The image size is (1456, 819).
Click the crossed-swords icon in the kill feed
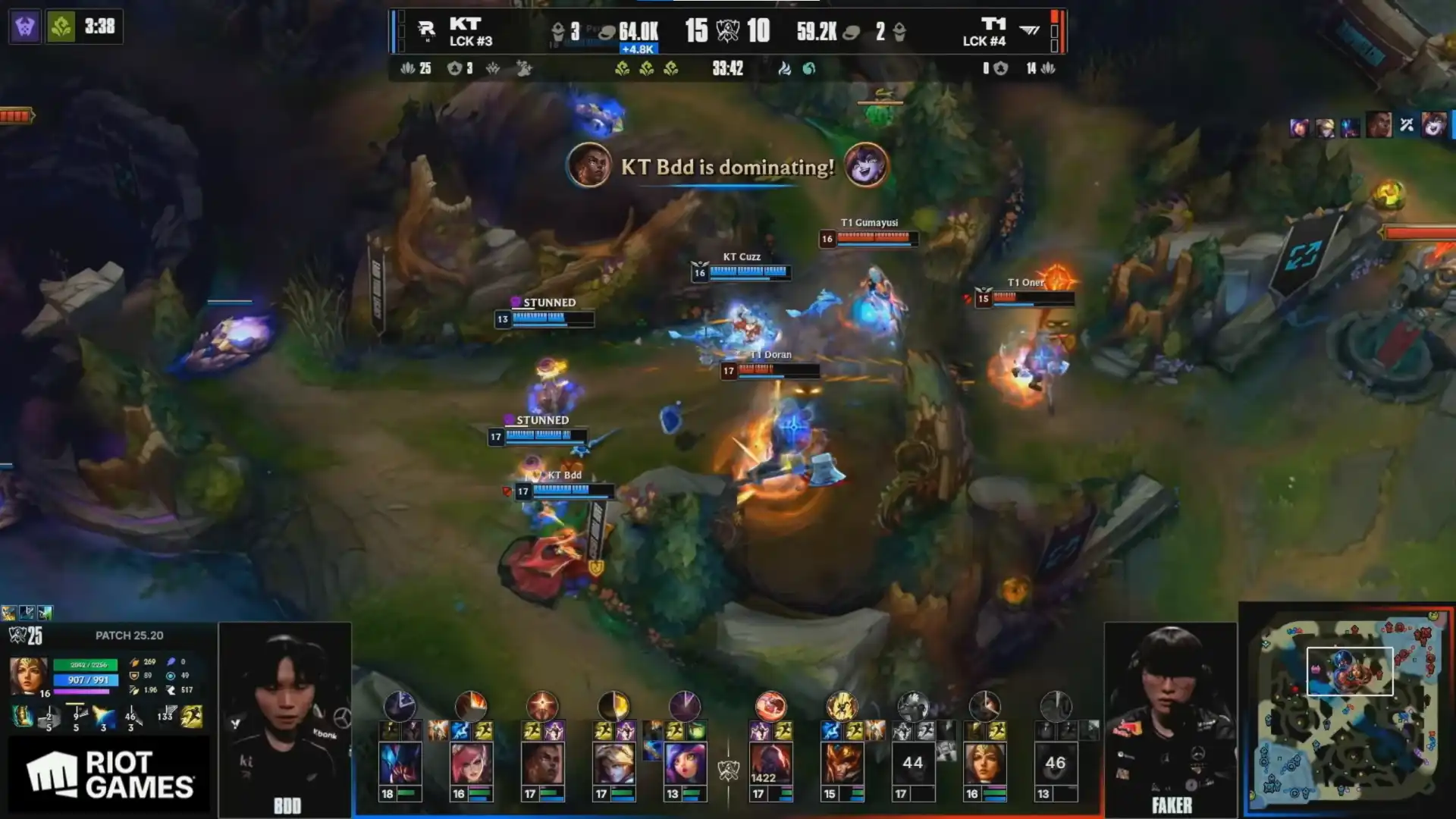click(x=1407, y=125)
